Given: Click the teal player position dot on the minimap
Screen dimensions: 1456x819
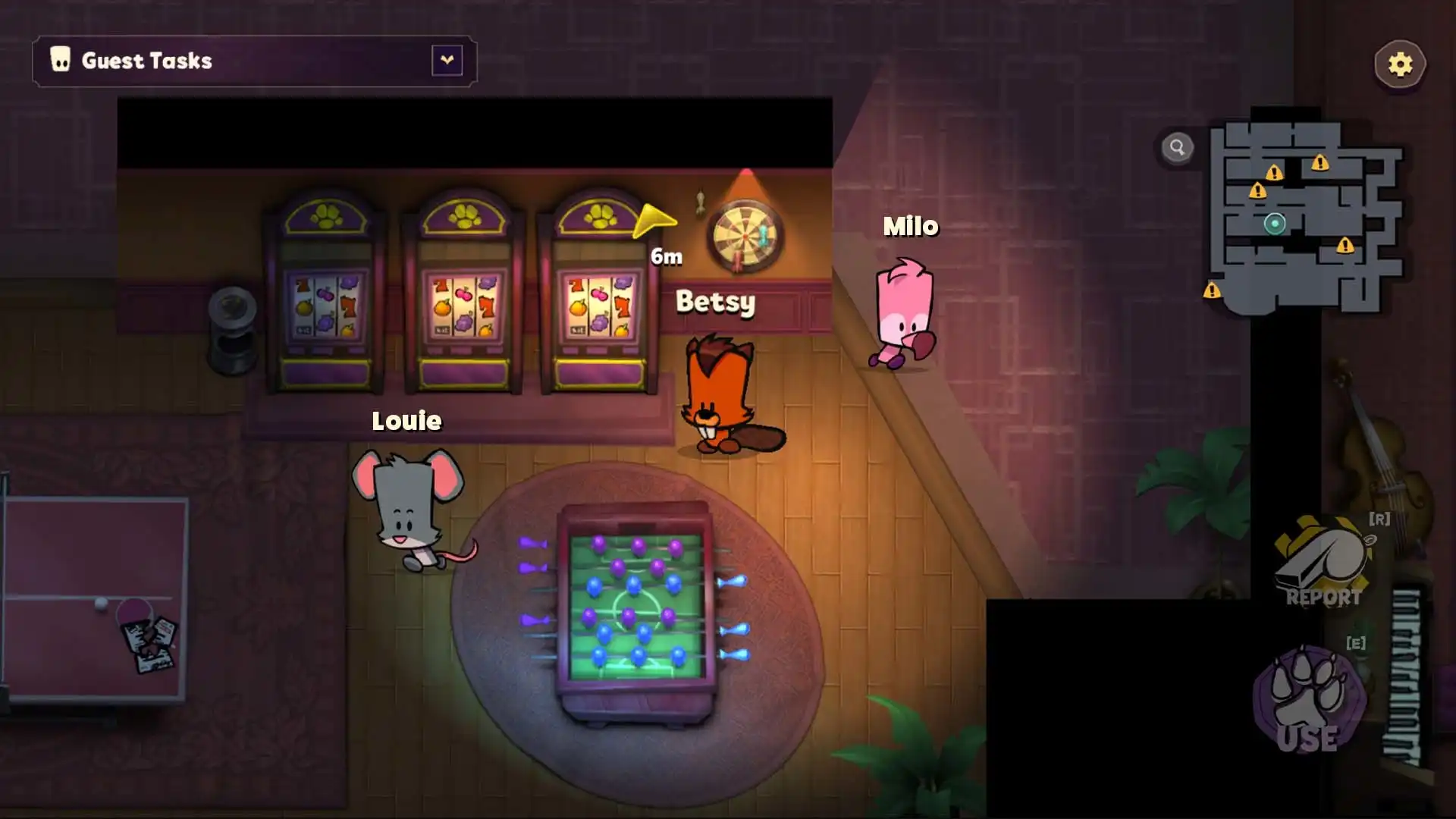Looking at the screenshot, I should pyautogui.click(x=1275, y=224).
